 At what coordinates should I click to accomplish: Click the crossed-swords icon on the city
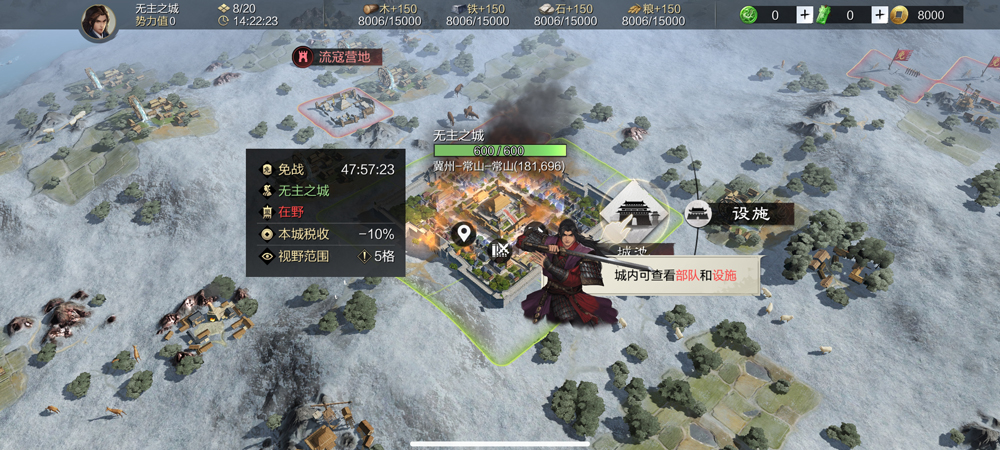click(x=502, y=250)
